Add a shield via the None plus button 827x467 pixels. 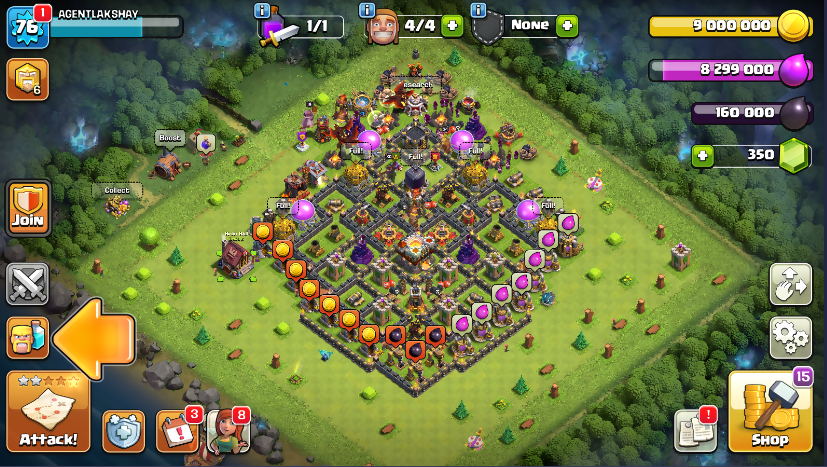[568, 26]
